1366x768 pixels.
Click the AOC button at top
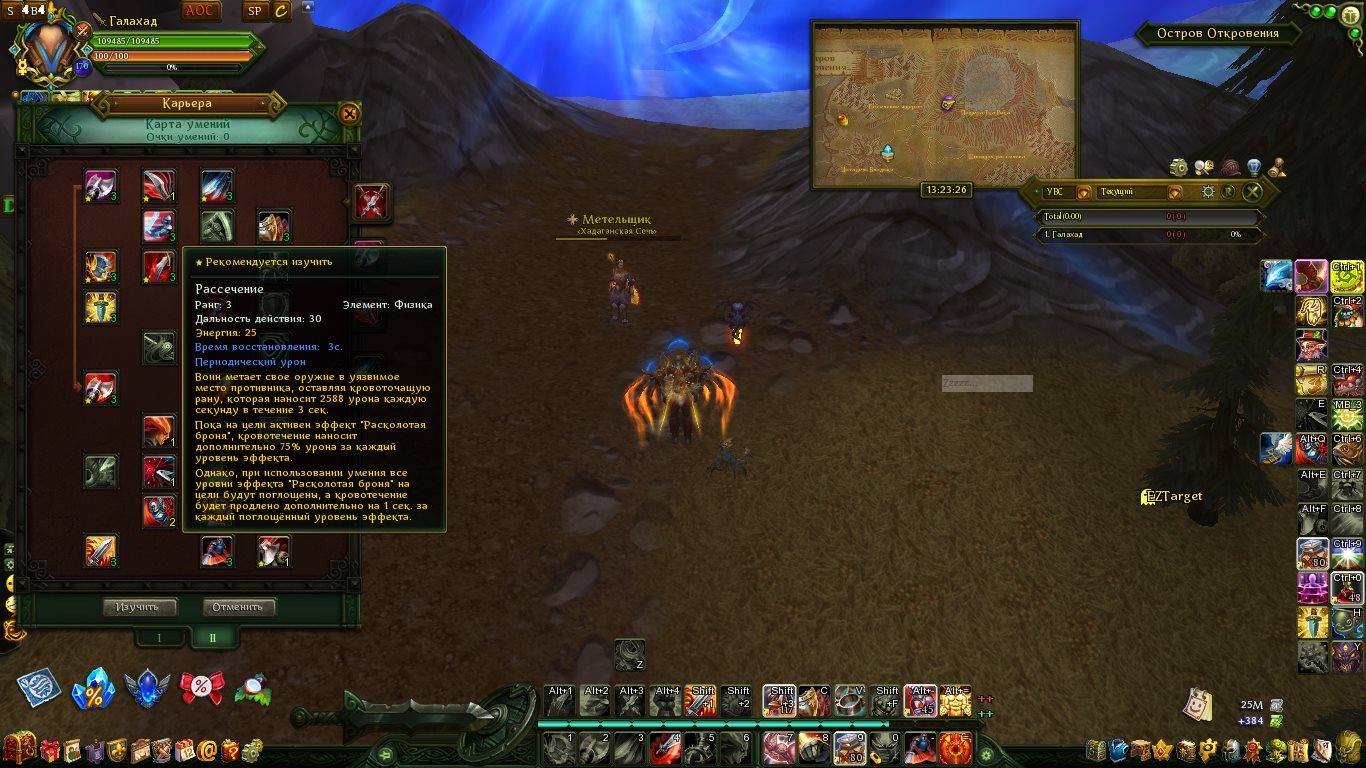pos(202,11)
